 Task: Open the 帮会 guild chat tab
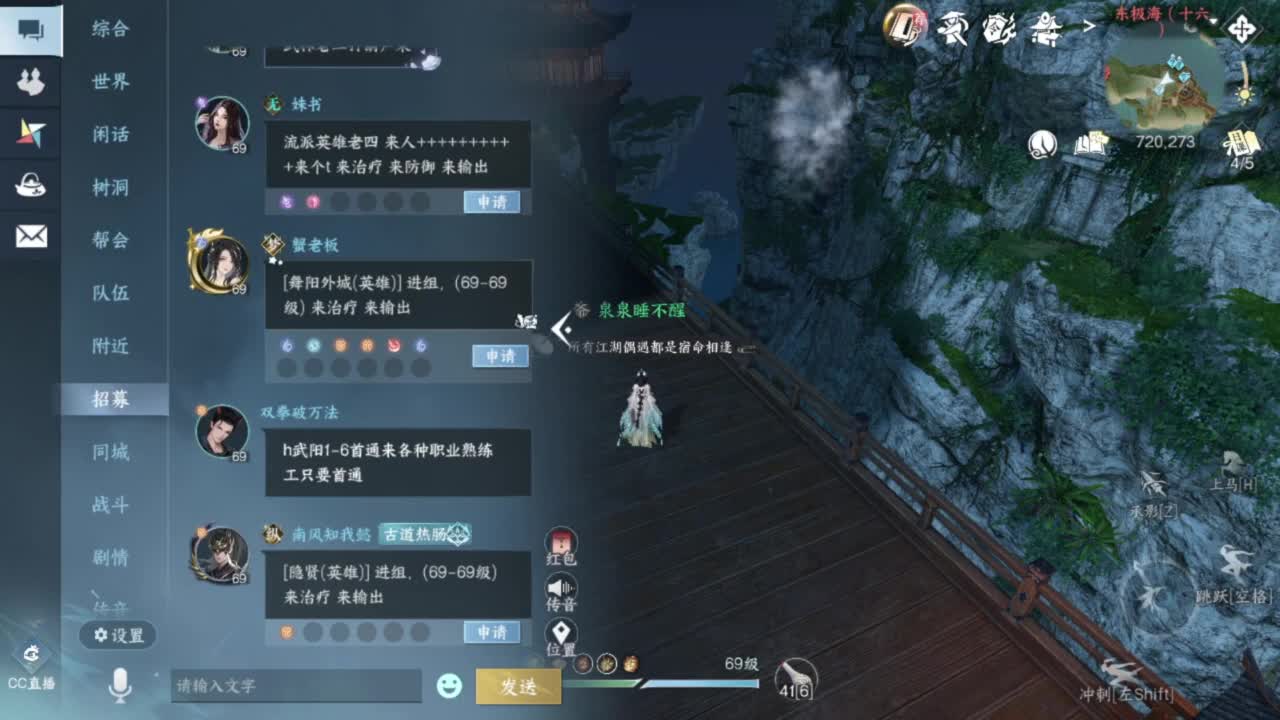click(113, 240)
